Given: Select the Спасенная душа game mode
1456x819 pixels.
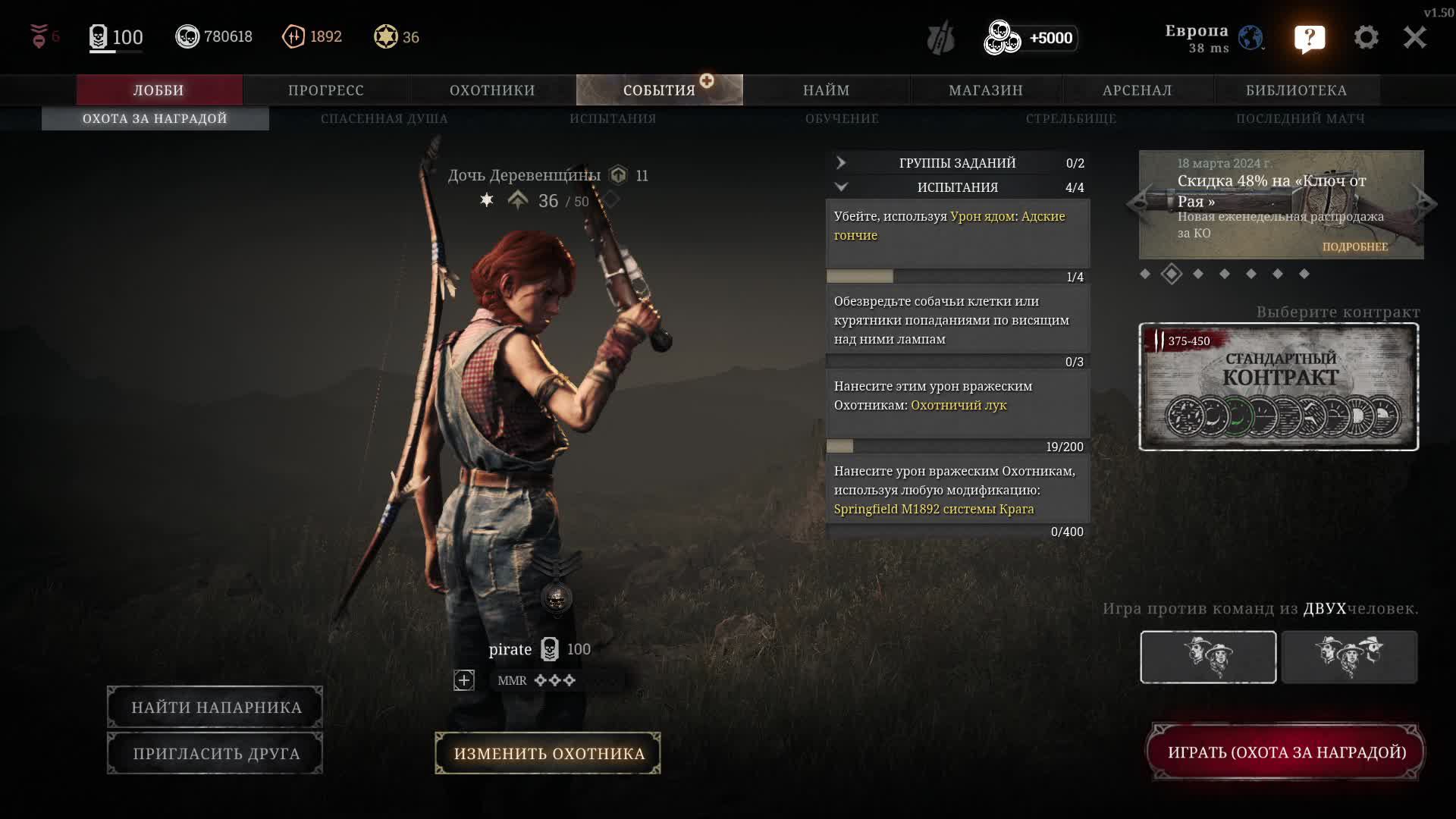Looking at the screenshot, I should (384, 118).
